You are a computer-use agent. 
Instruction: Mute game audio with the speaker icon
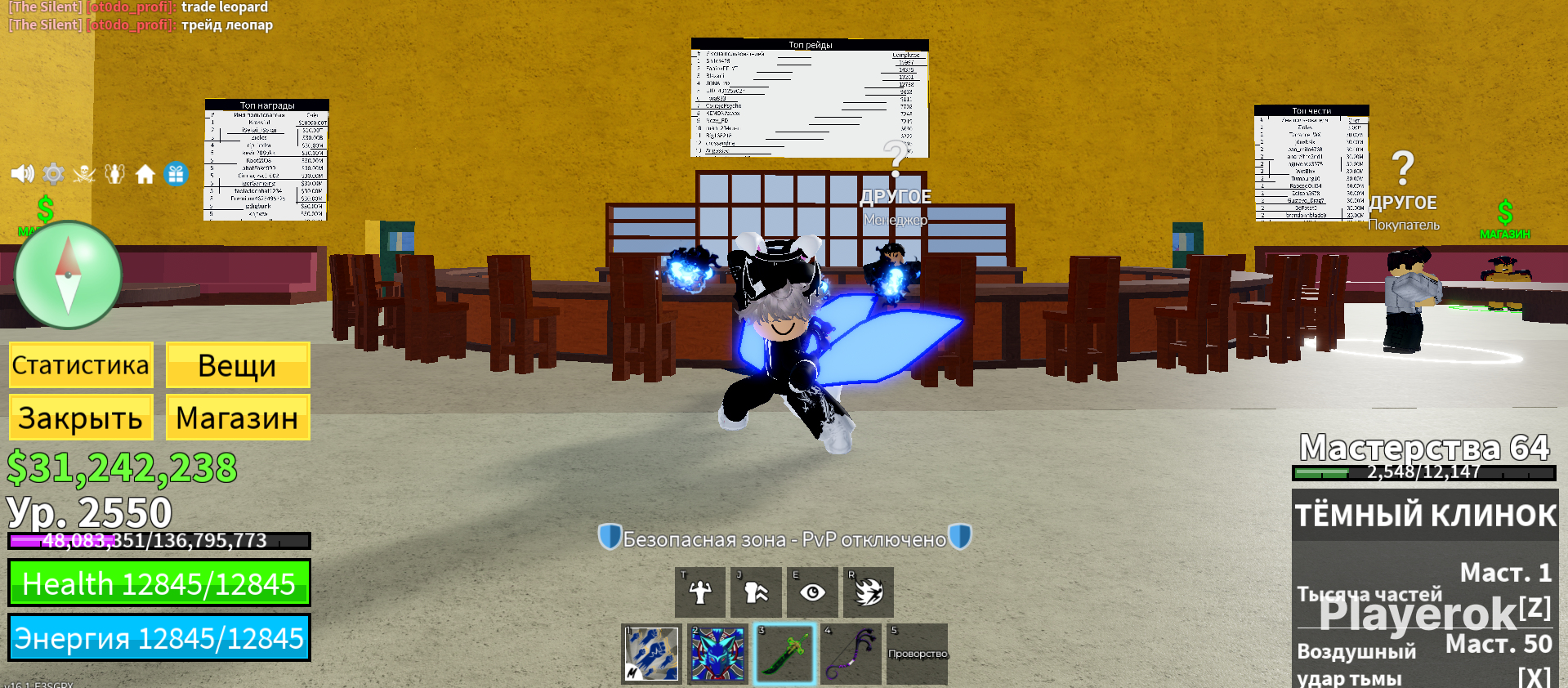[22, 172]
